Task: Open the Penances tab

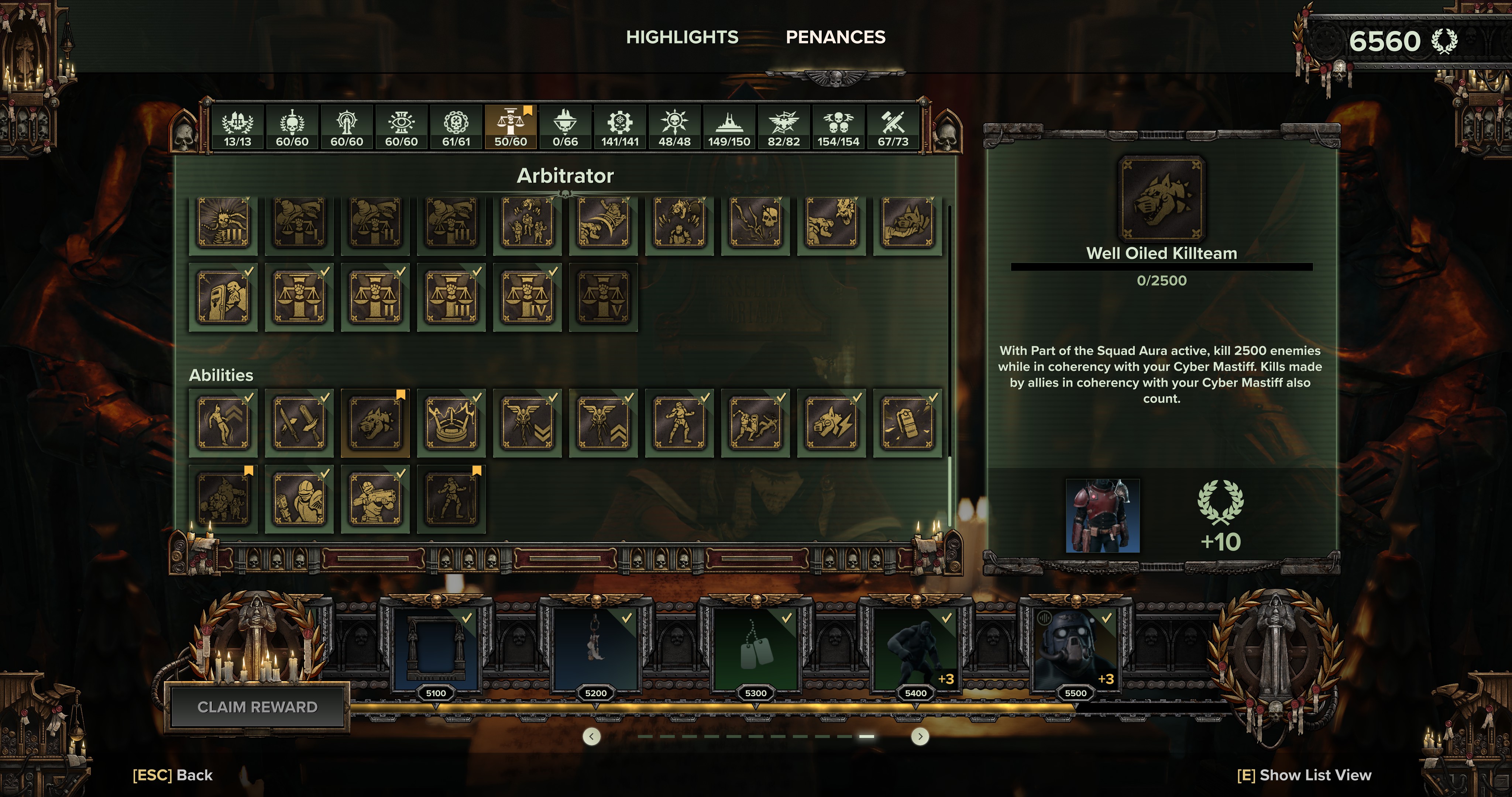Action: point(835,37)
